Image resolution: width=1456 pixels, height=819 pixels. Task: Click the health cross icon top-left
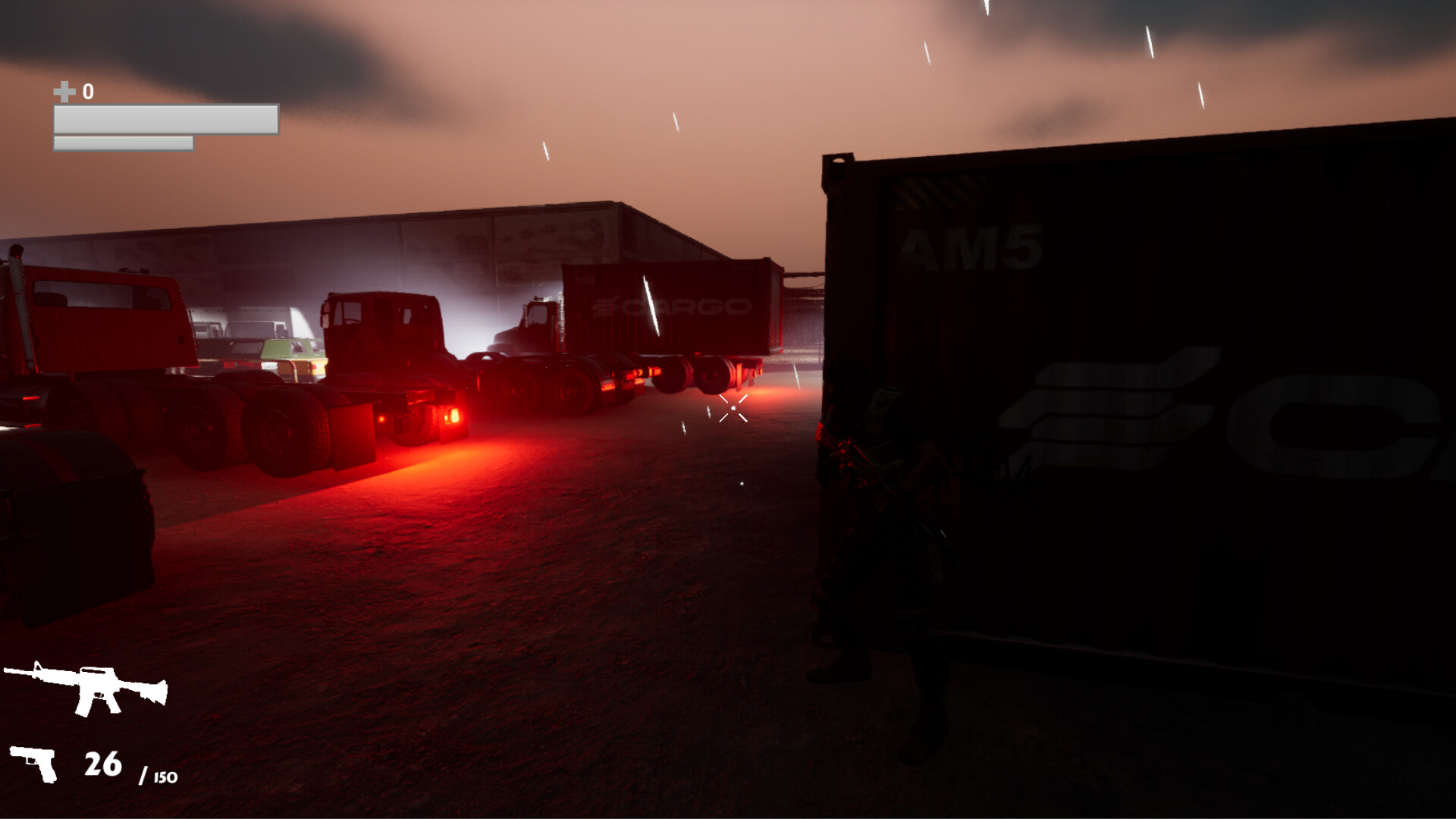(64, 93)
